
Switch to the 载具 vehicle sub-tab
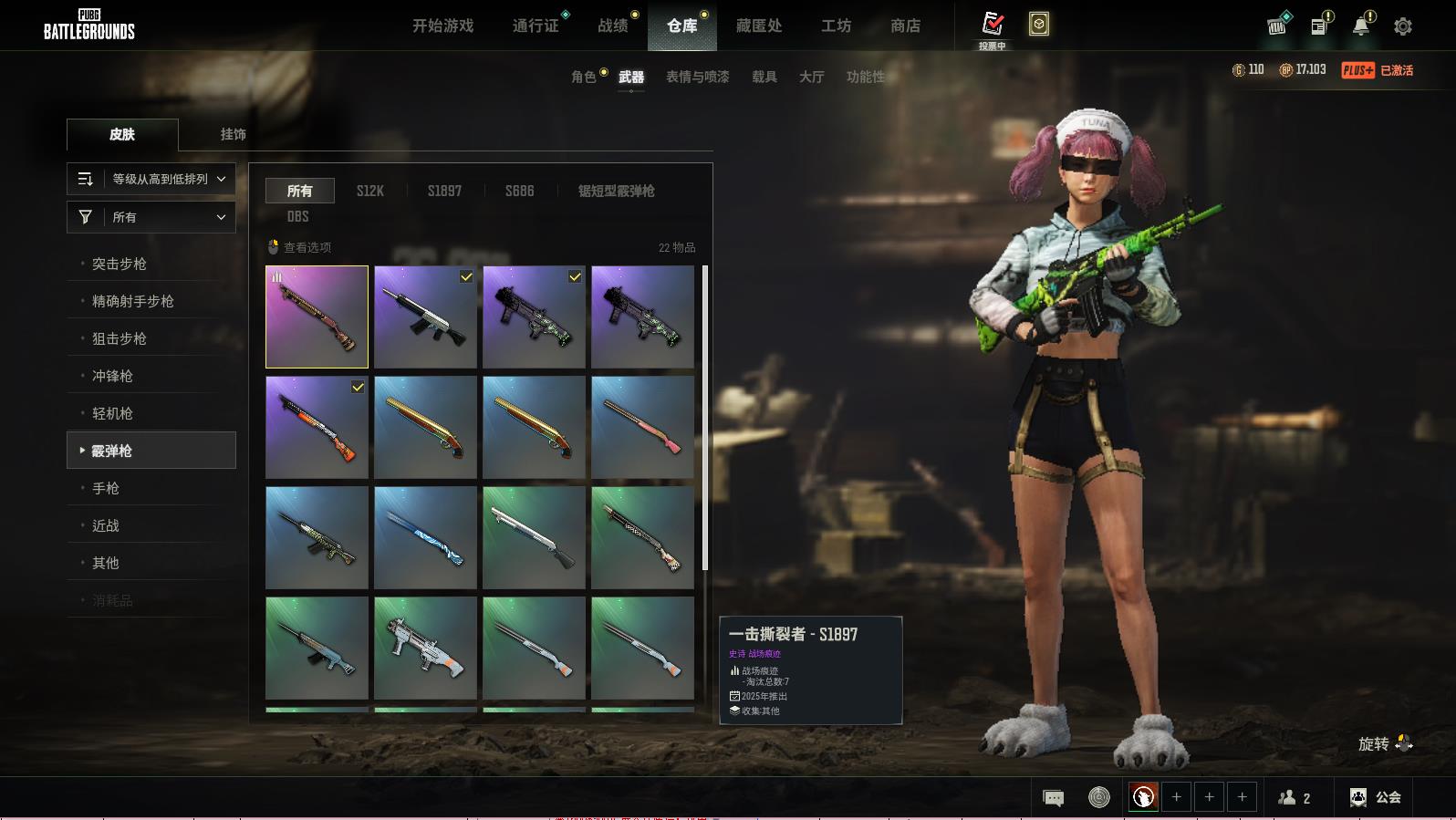click(764, 78)
